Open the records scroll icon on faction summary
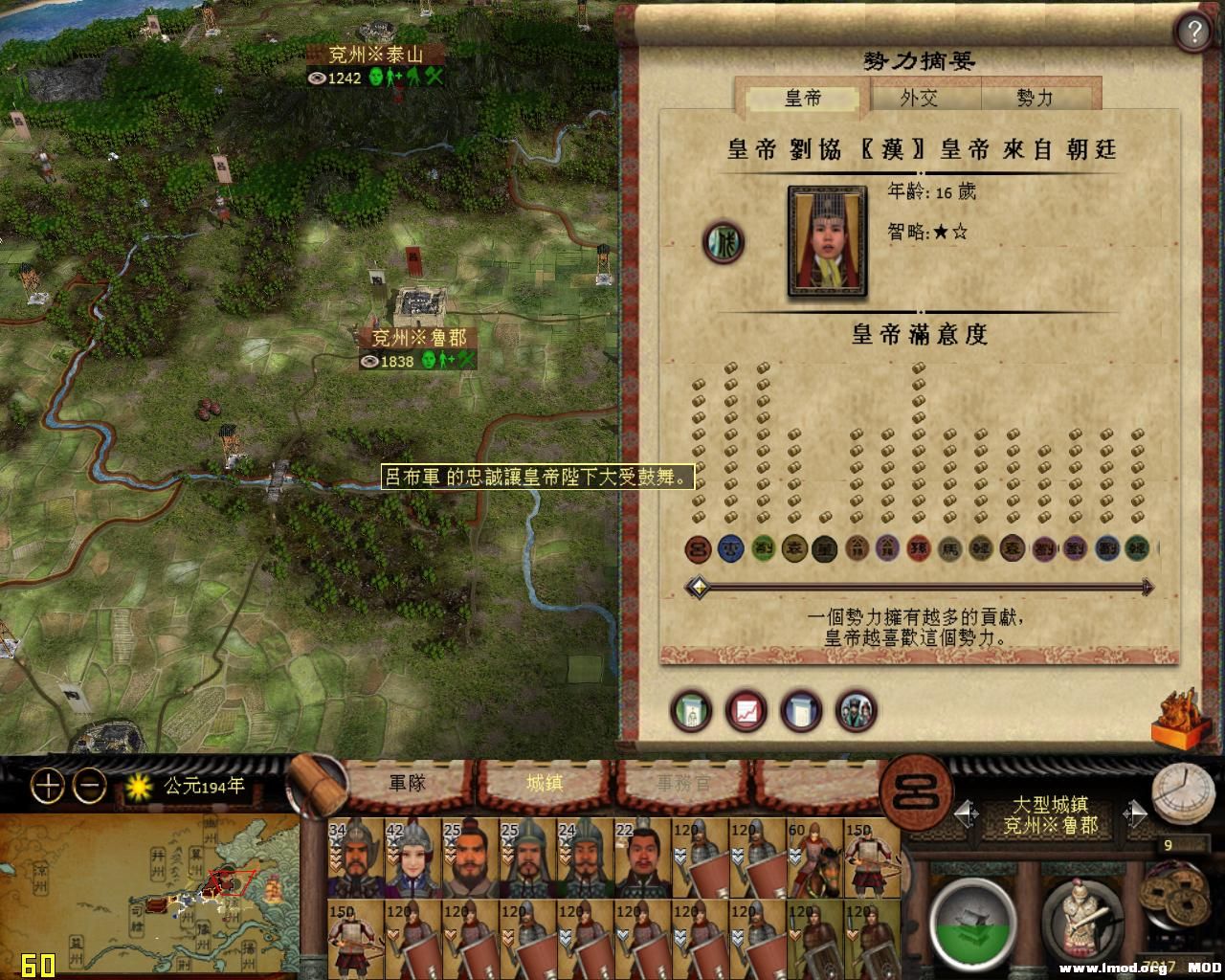This screenshot has width=1225, height=980. pos(802,712)
